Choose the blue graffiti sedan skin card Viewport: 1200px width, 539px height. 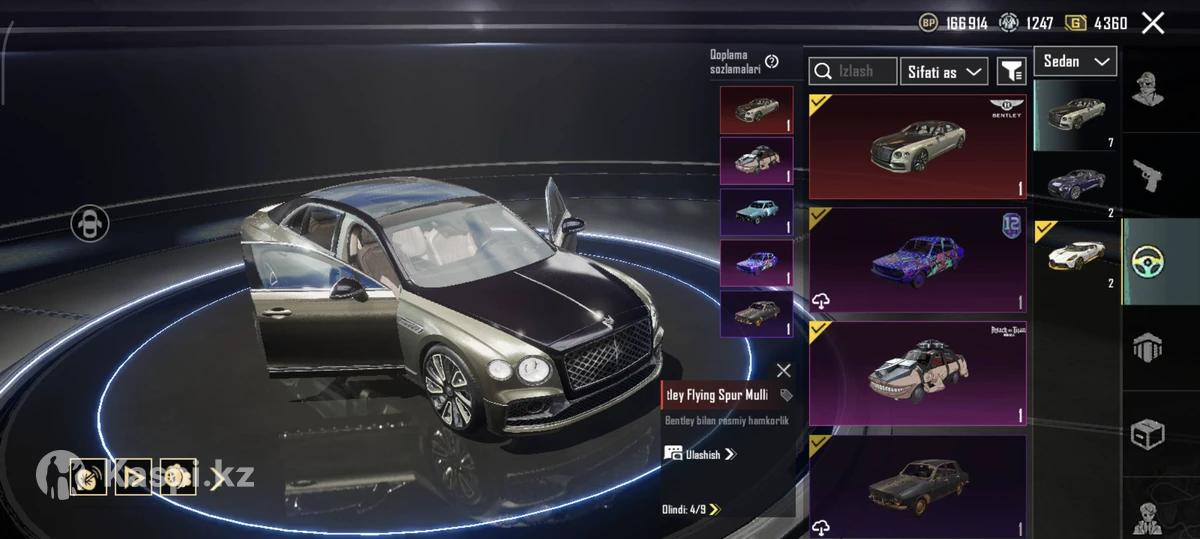(x=917, y=261)
